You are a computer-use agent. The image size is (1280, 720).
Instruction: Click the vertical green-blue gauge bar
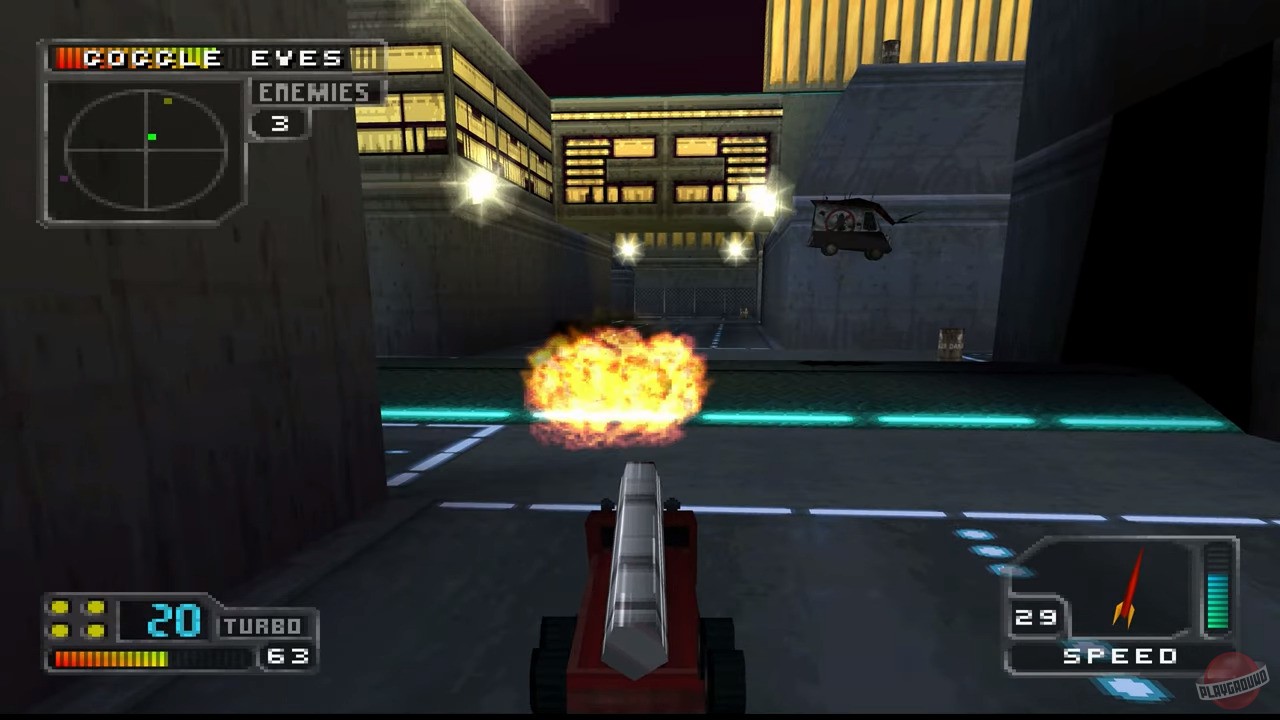point(1218,592)
